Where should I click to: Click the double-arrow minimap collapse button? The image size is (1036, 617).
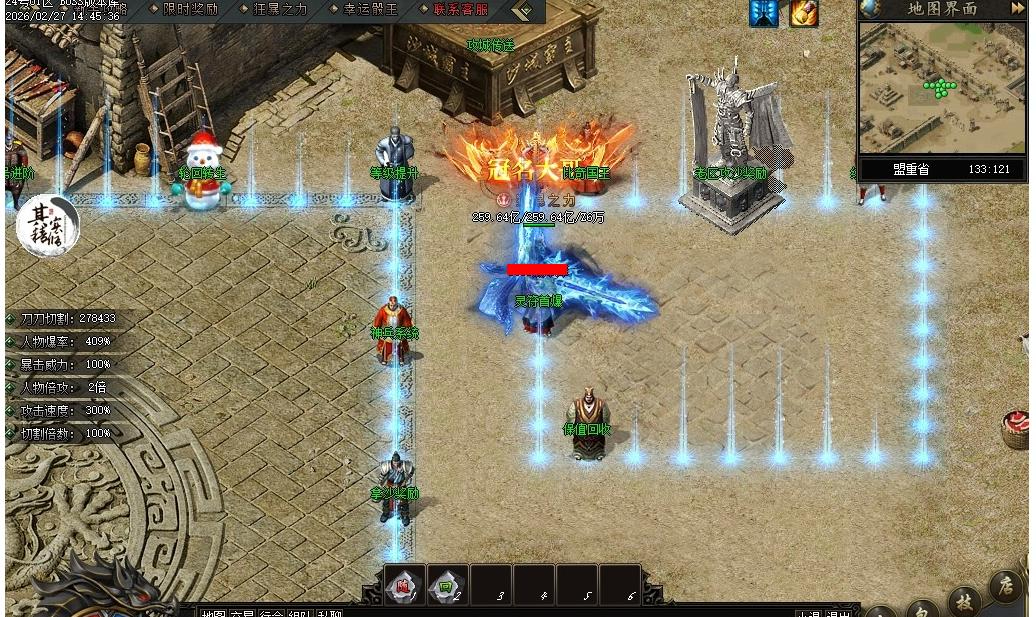click(1016, 9)
